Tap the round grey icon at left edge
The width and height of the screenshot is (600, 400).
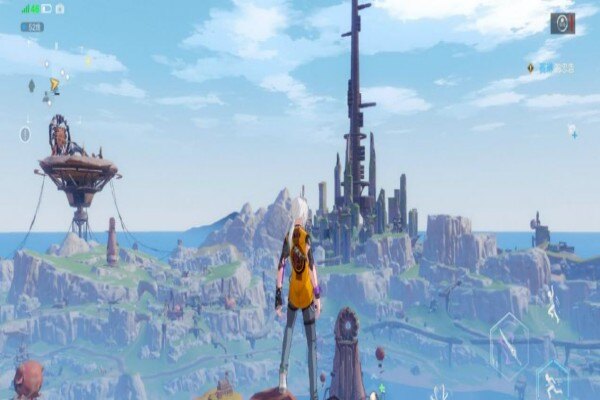pyautogui.click(x=25, y=134)
